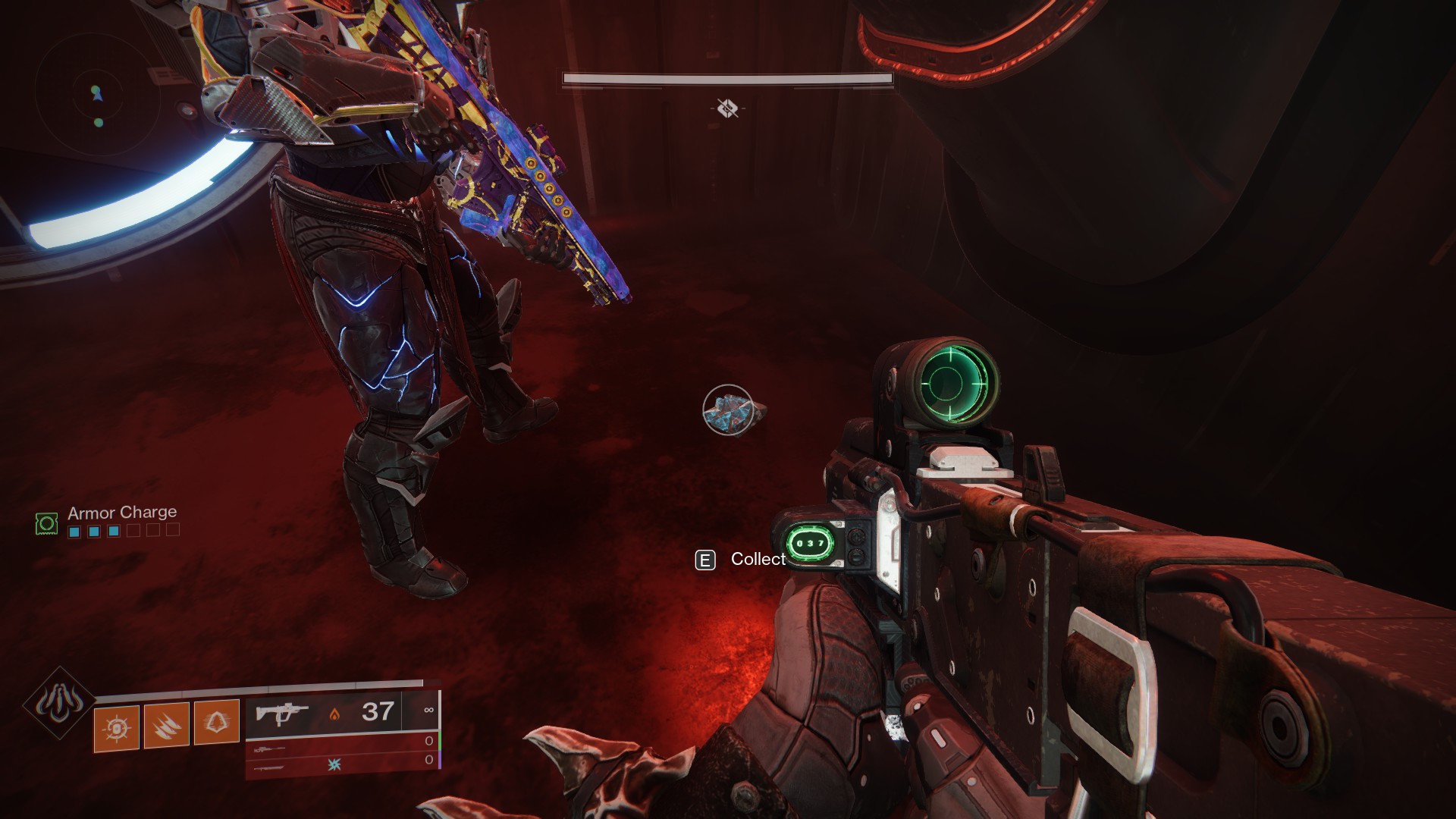Use the grenade ability icon
Image resolution: width=1456 pixels, height=819 pixels.
(116, 726)
